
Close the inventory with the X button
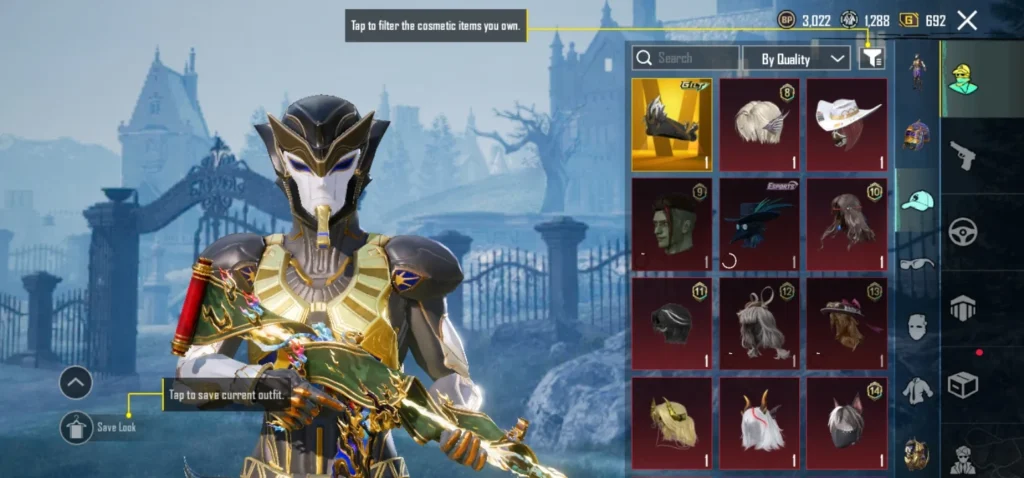[x=967, y=20]
